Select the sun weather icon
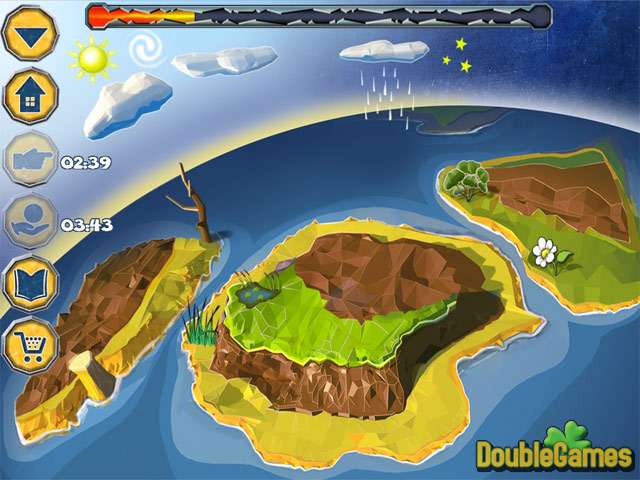640x480 pixels. pyautogui.click(x=93, y=60)
